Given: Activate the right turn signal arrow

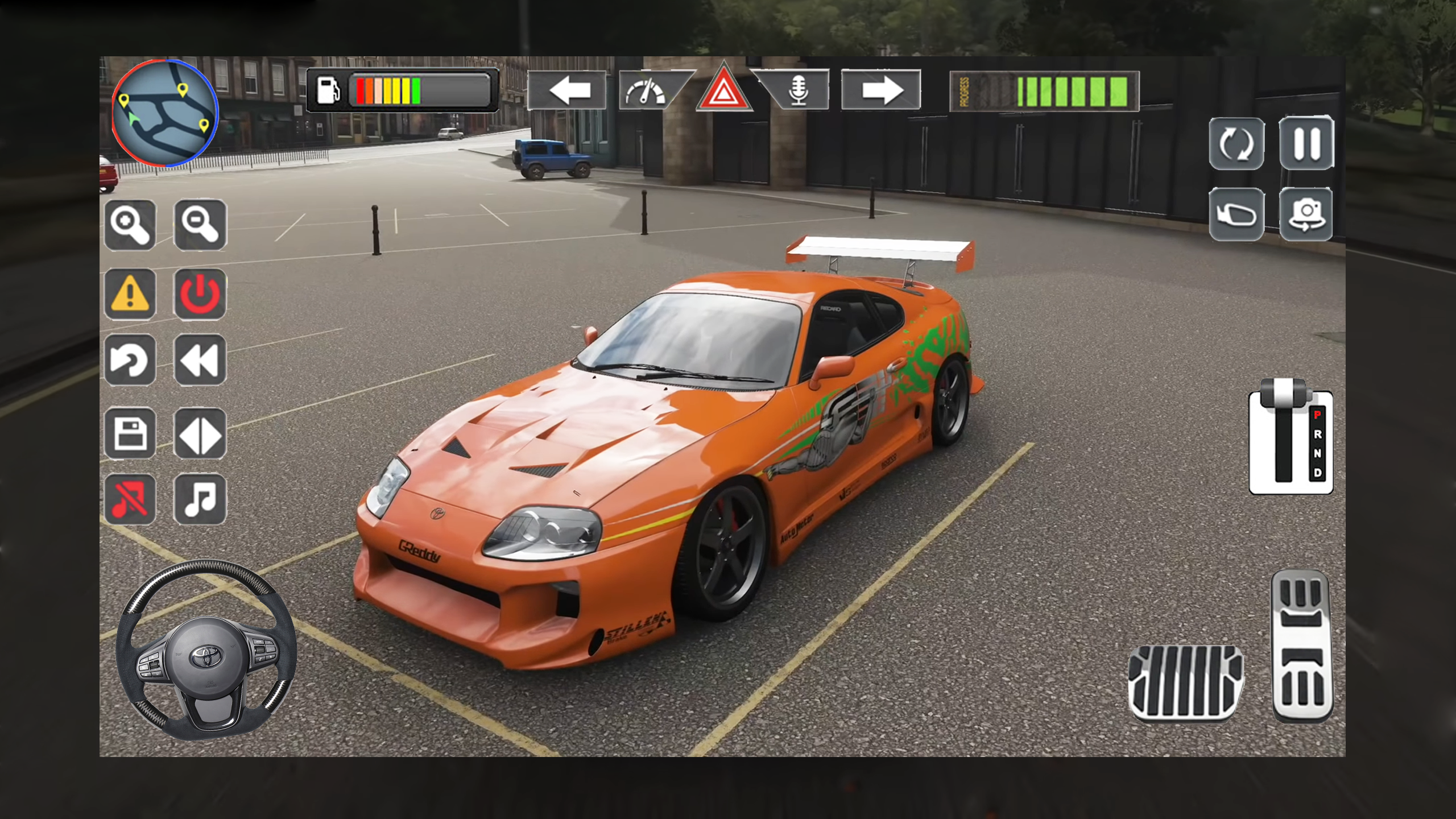Looking at the screenshot, I should click(880, 90).
